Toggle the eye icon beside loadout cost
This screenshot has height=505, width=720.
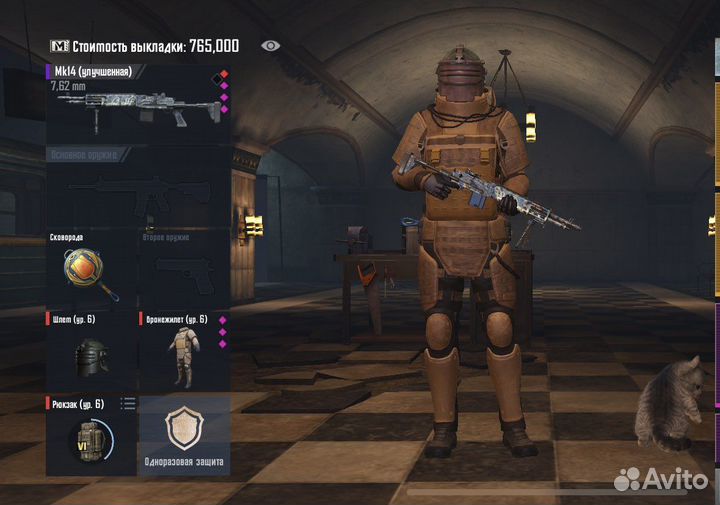[270, 45]
